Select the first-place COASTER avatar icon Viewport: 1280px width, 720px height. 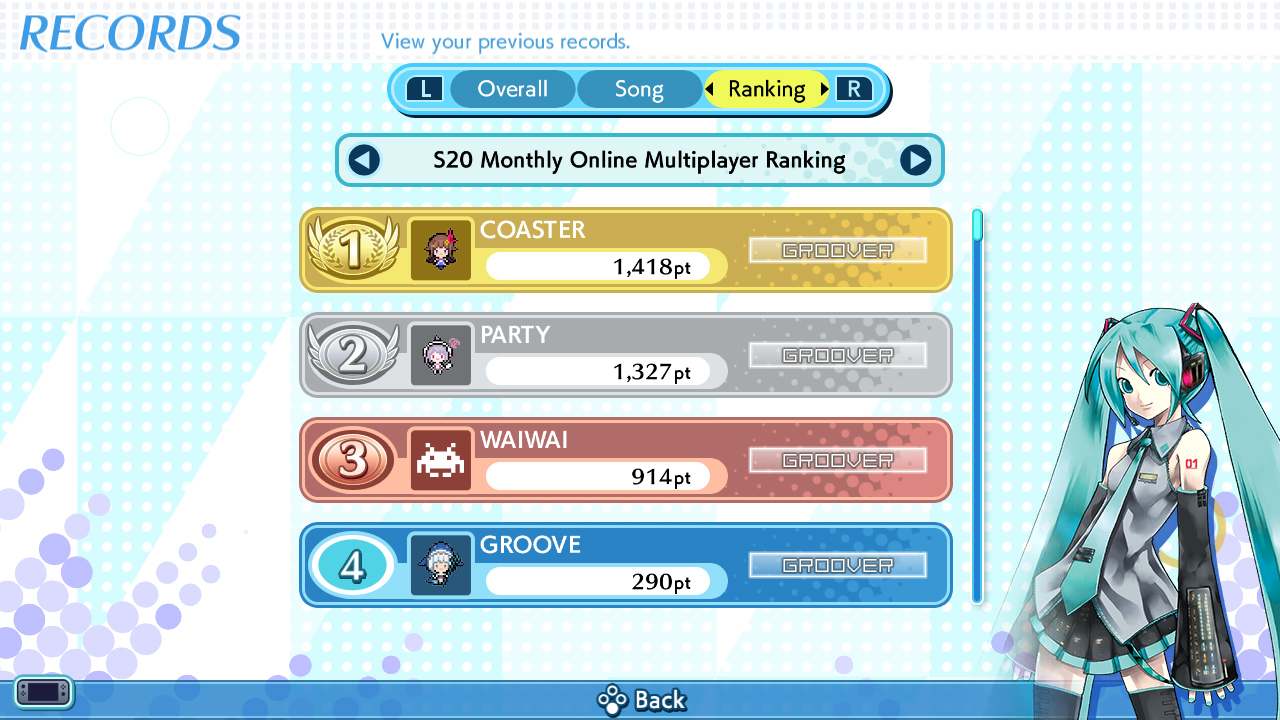tap(440, 248)
